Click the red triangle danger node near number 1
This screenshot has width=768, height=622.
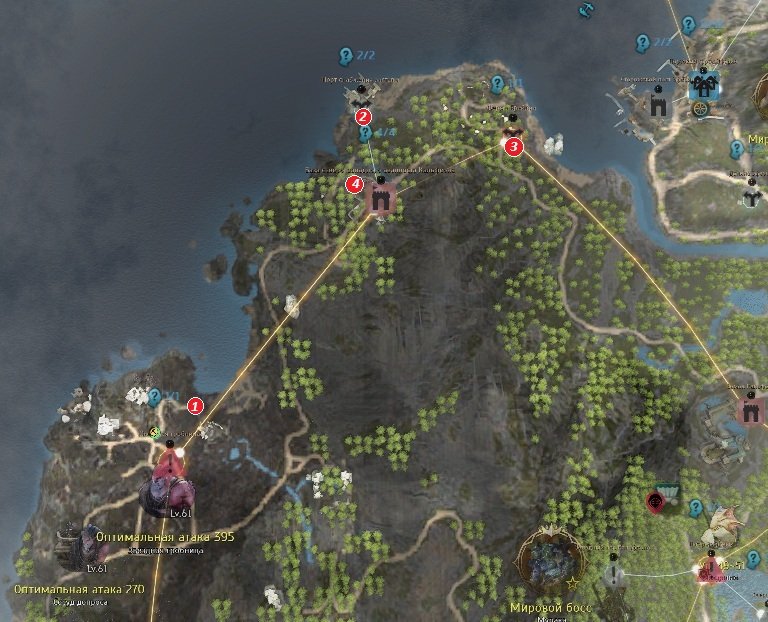click(172, 462)
